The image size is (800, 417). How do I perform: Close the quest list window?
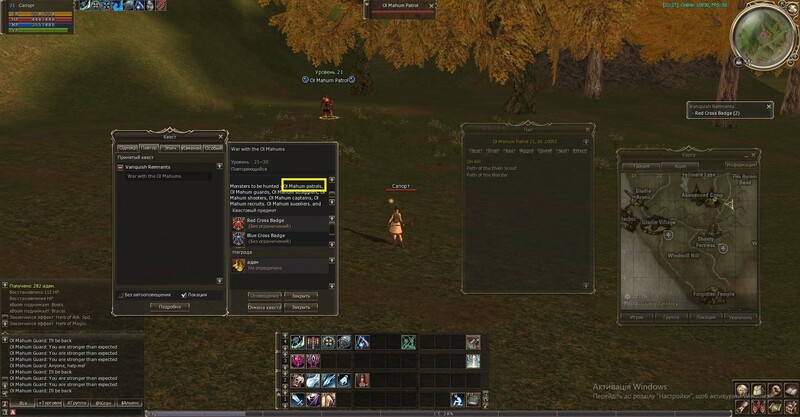(x=221, y=135)
